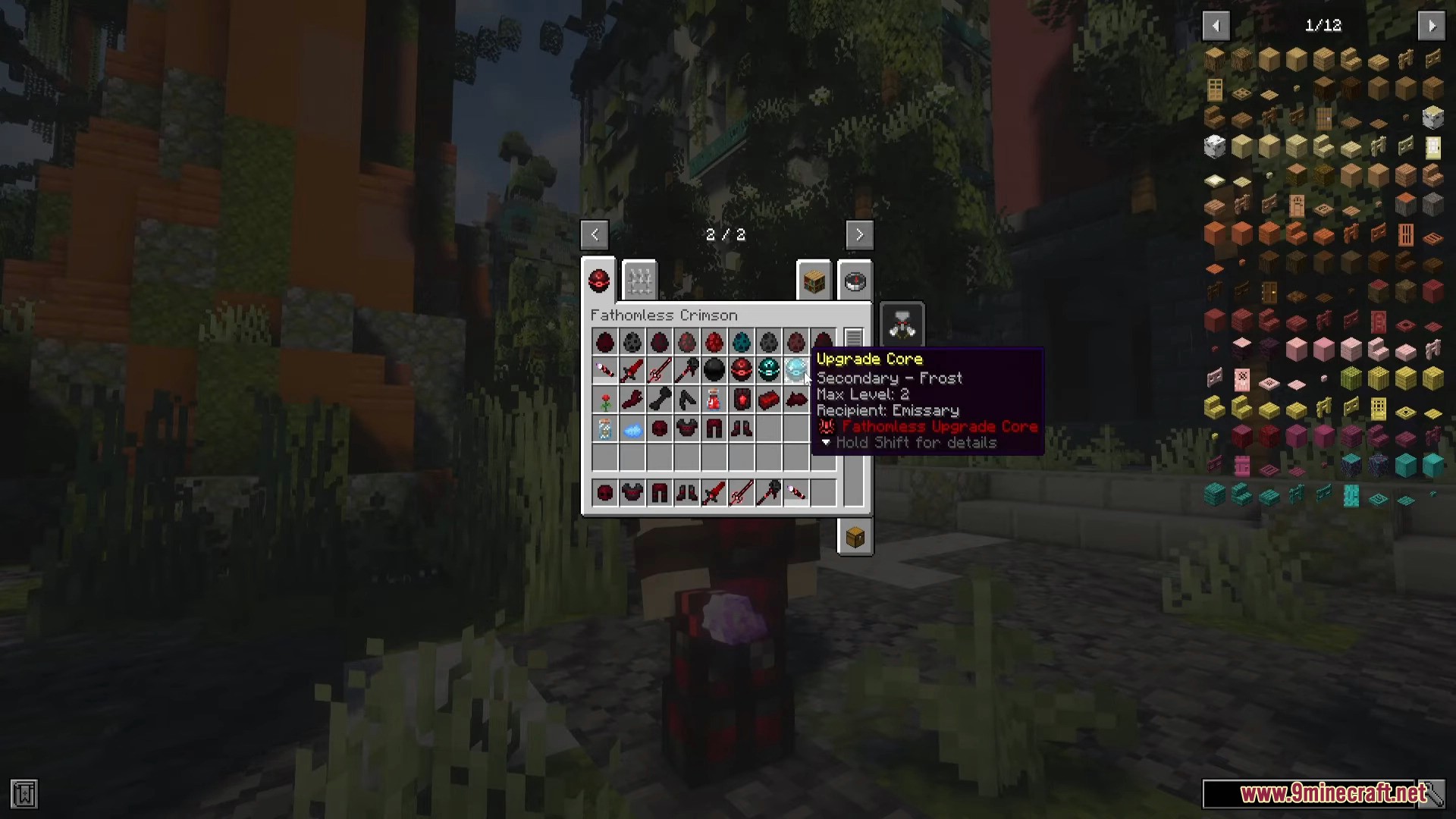Open the compass search tab

[x=855, y=282]
